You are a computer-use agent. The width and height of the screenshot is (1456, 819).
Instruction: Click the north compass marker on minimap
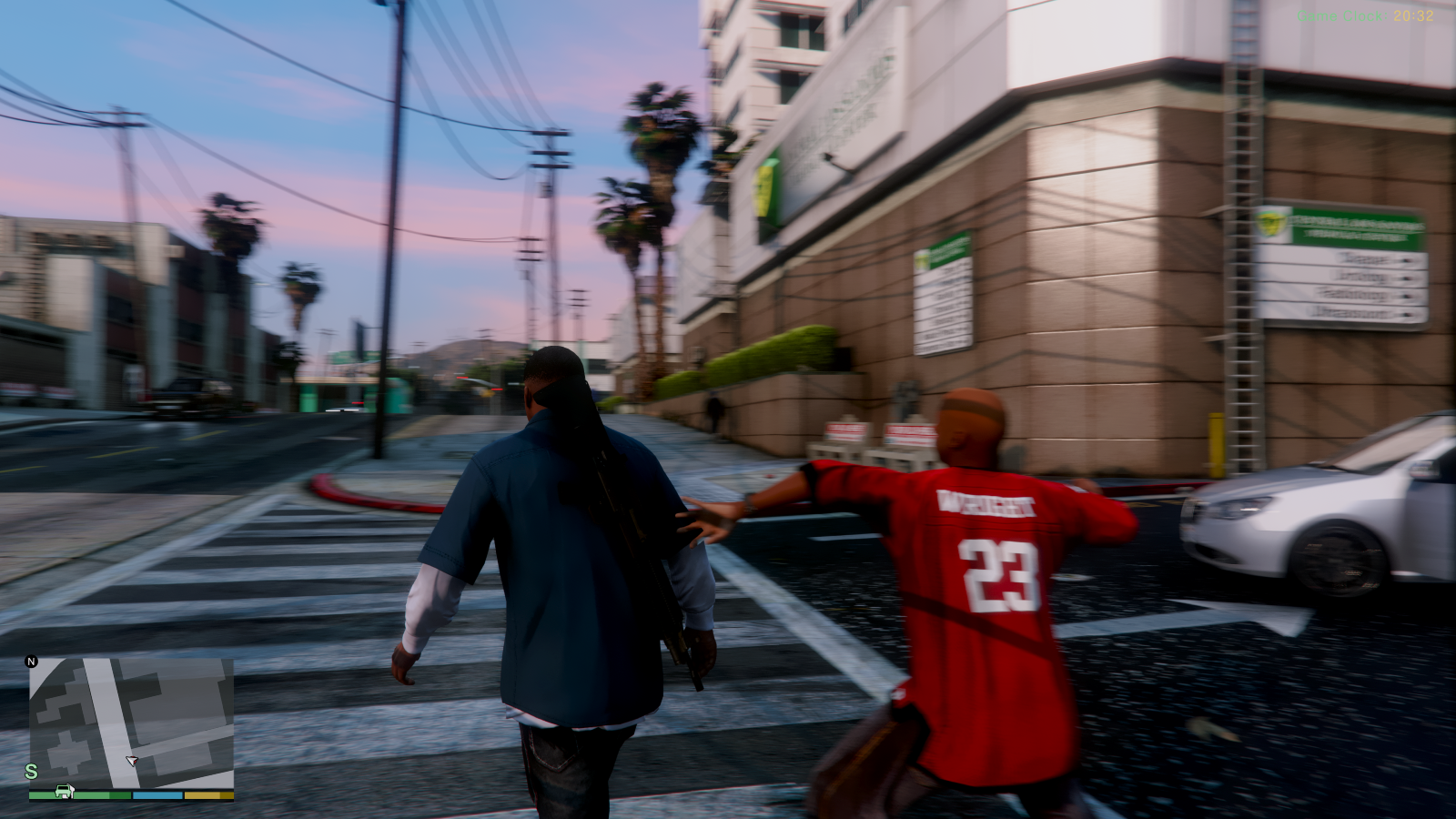coord(31,662)
